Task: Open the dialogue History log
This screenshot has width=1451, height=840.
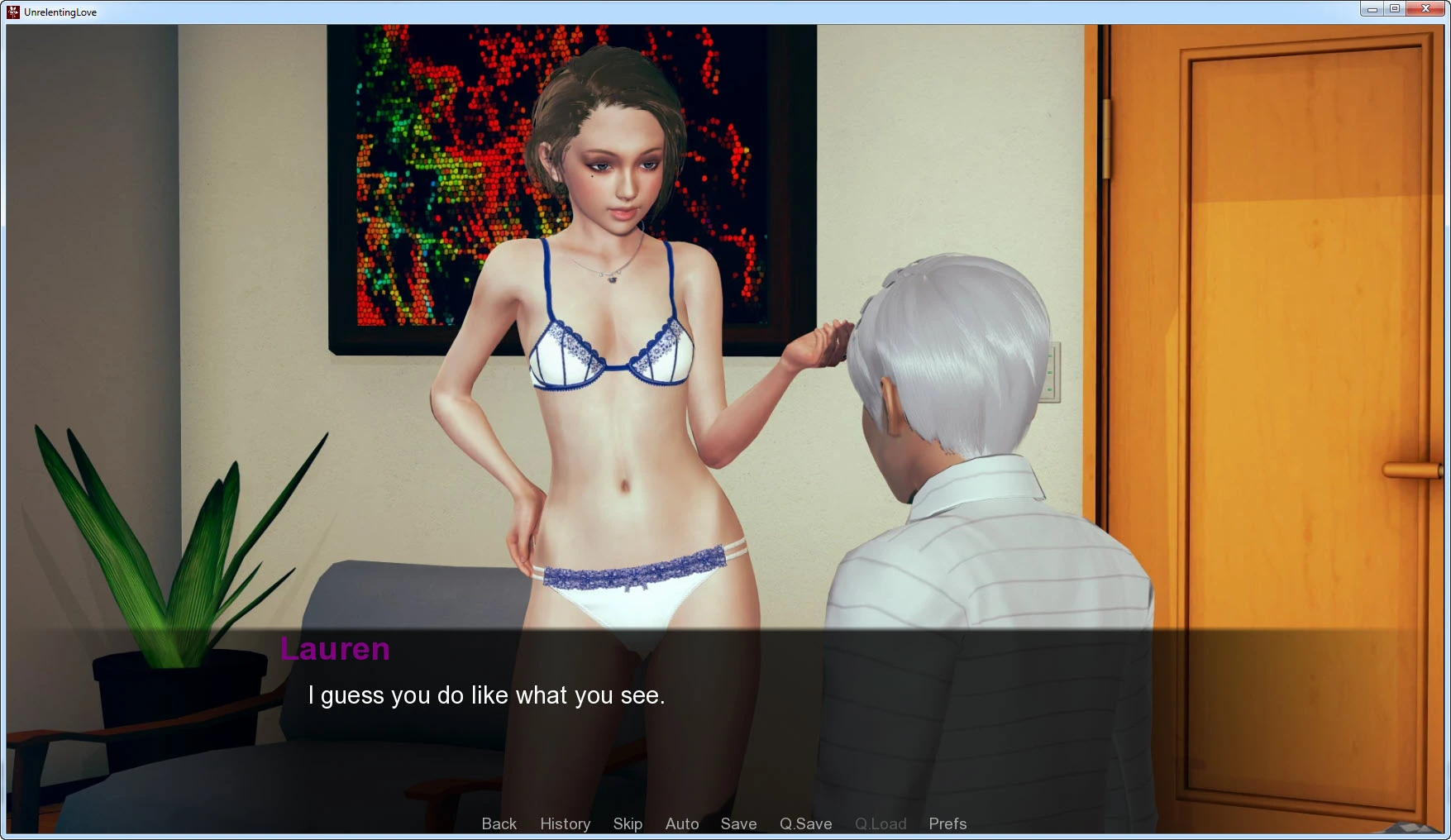Action: click(565, 823)
